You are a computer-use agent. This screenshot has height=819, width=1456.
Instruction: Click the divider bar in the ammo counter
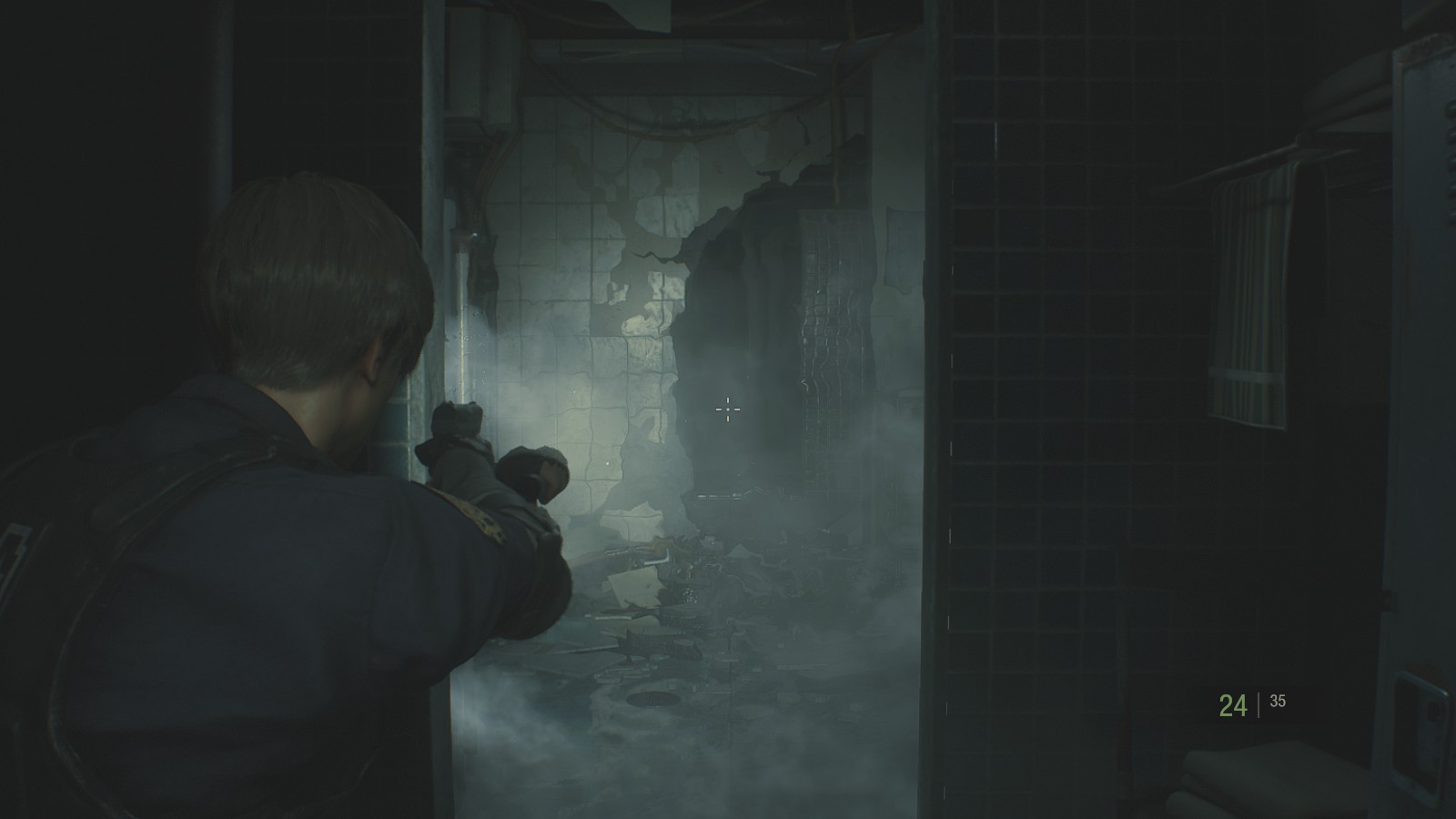[x=1259, y=701]
